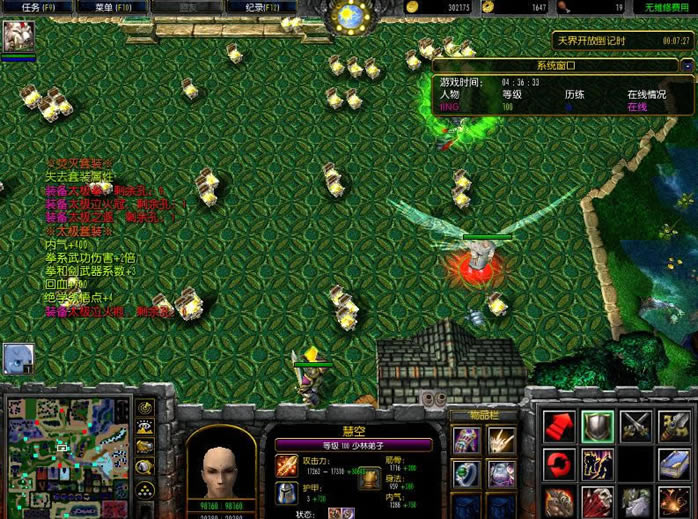Click the idle worker icon at left edge

pyautogui.click(x=18, y=358)
